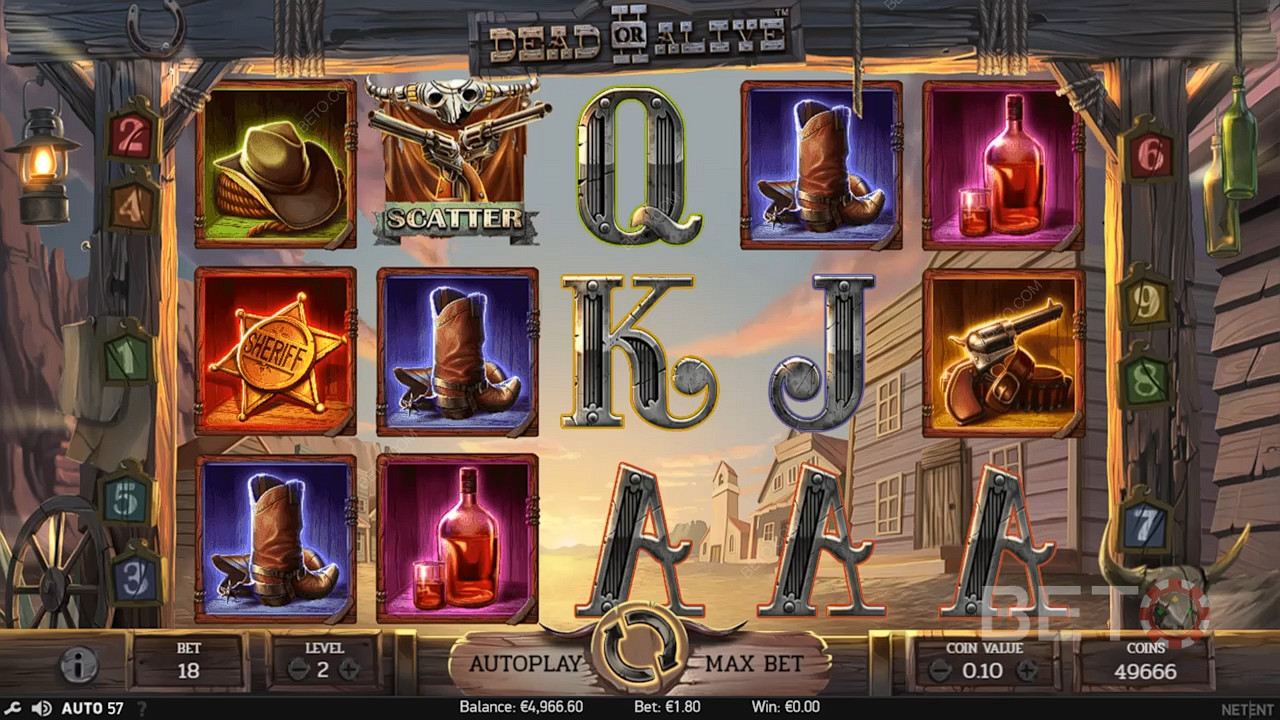Open the paytable info button

pyautogui.click(x=78, y=664)
